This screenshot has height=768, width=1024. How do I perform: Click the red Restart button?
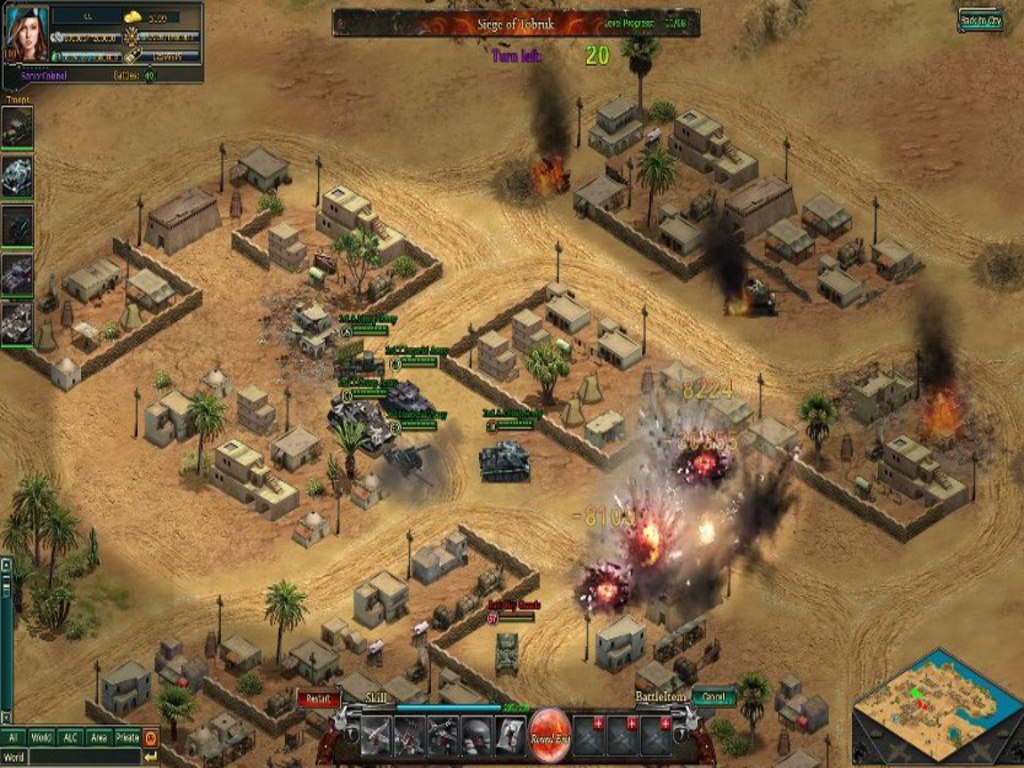click(x=319, y=698)
